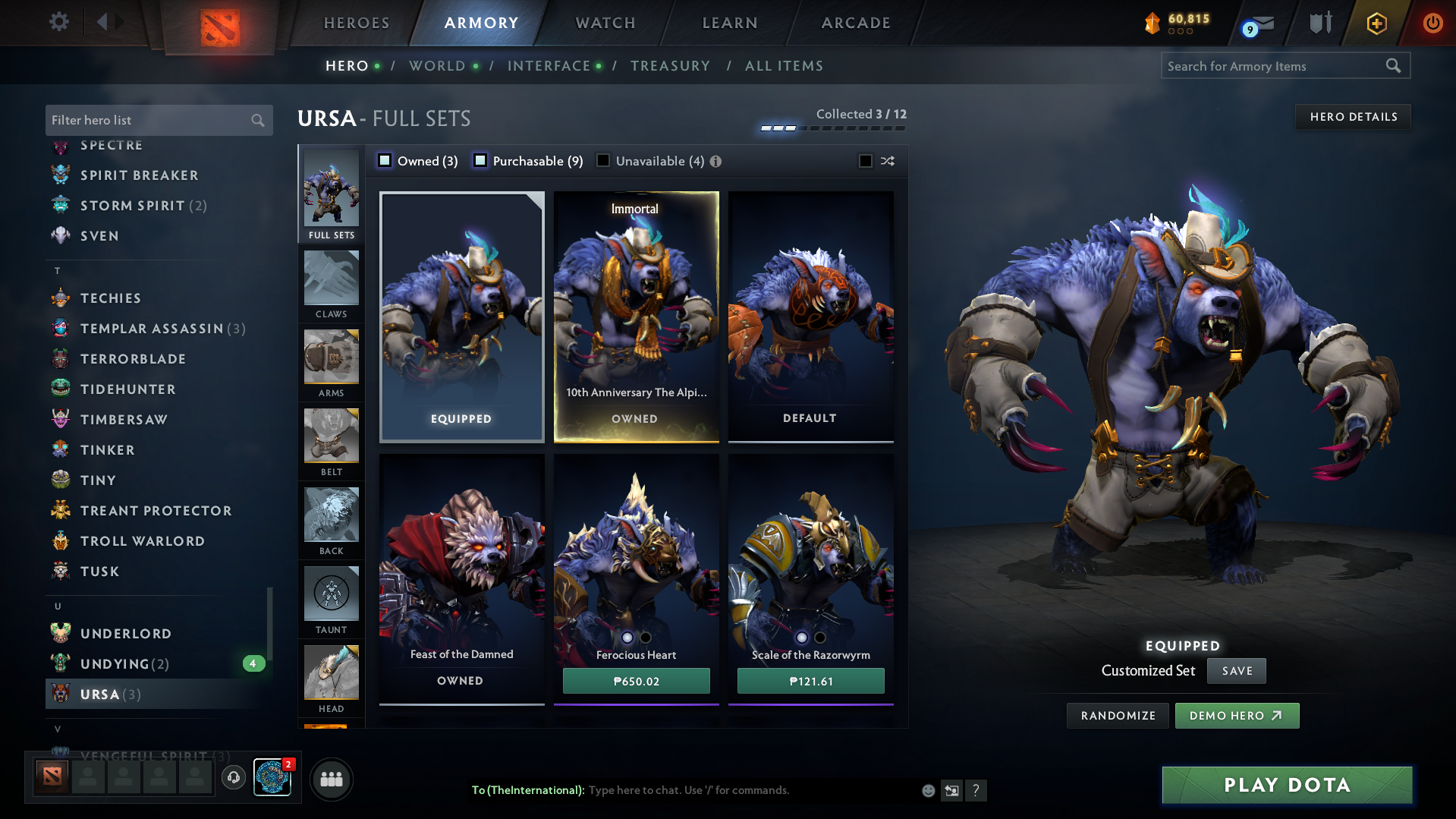
Task: Save the Customized Set
Action: pyautogui.click(x=1236, y=670)
